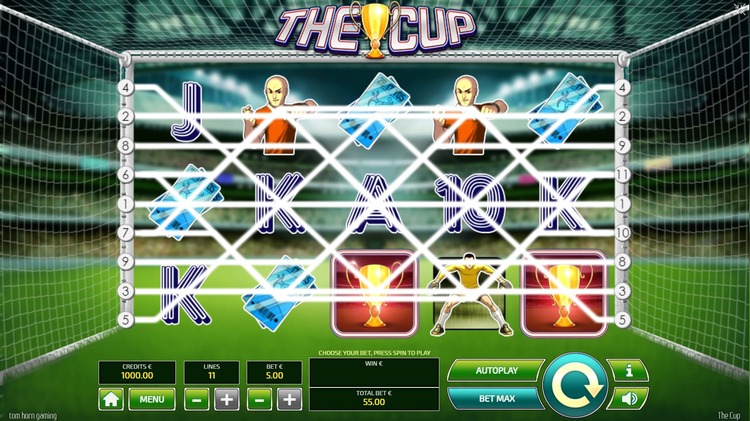
Task: Increase the number of lines
Action: (227, 400)
